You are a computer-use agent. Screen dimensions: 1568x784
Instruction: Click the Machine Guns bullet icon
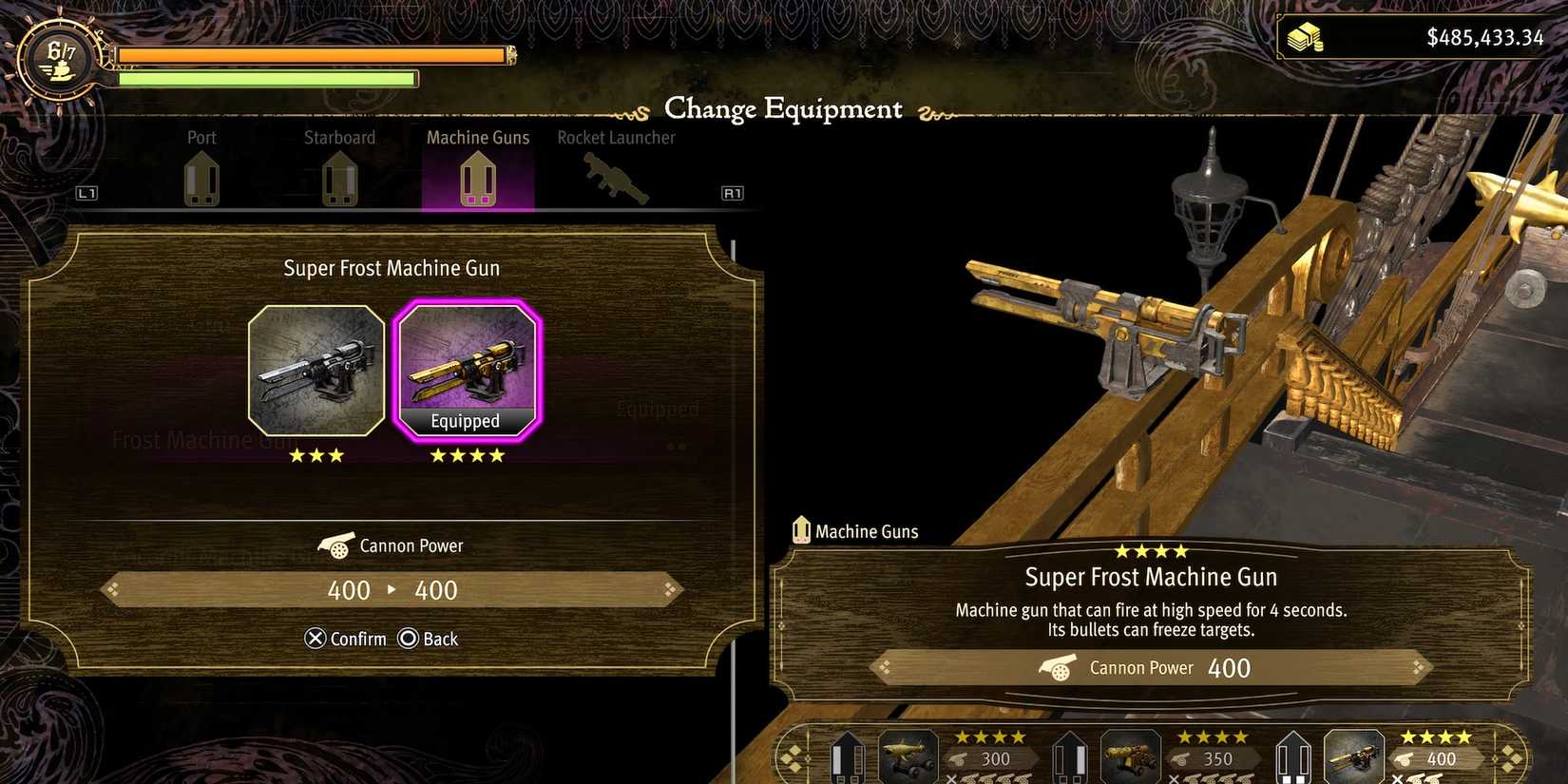click(477, 179)
